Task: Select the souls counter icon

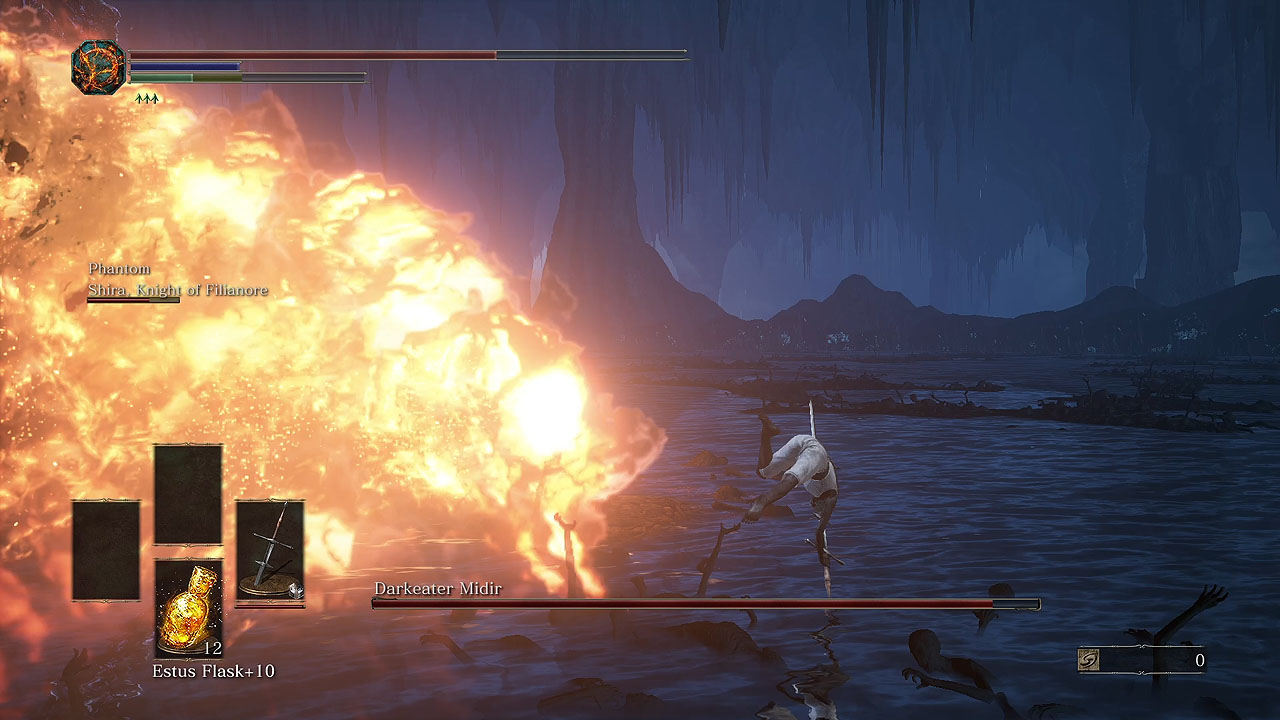Action: (1091, 660)
